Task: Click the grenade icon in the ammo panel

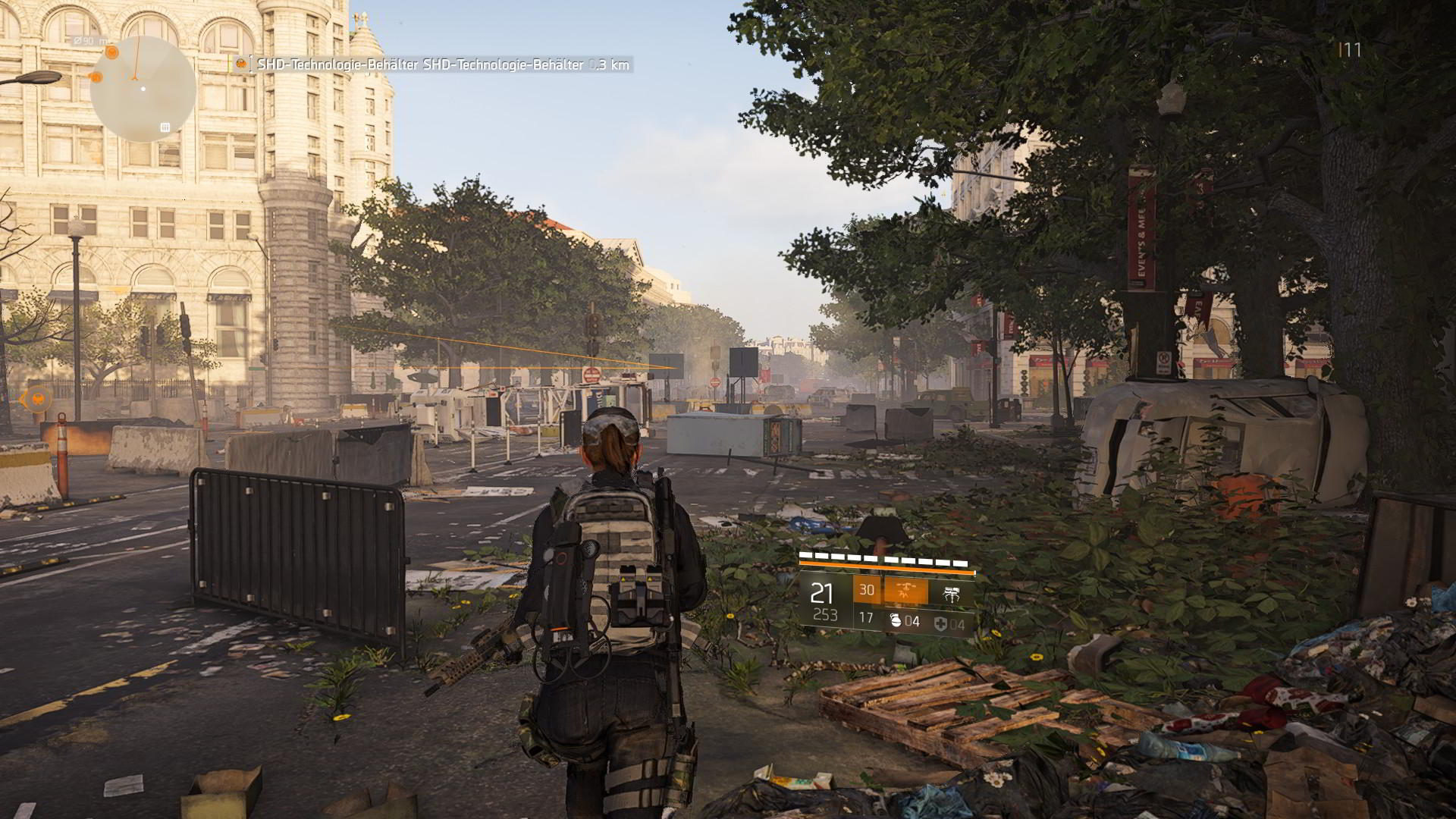Action: (897, 622)
